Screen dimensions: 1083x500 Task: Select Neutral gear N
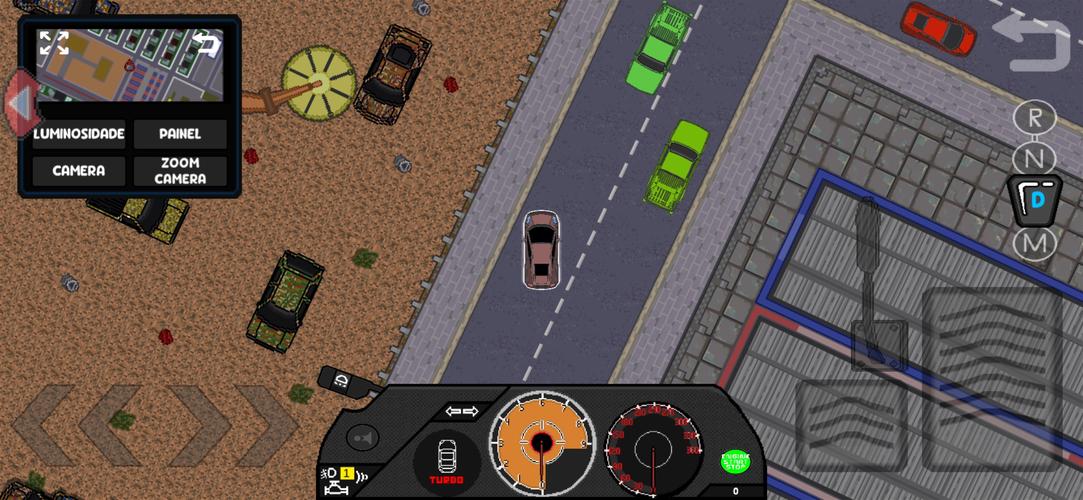tap(1034, 158)
